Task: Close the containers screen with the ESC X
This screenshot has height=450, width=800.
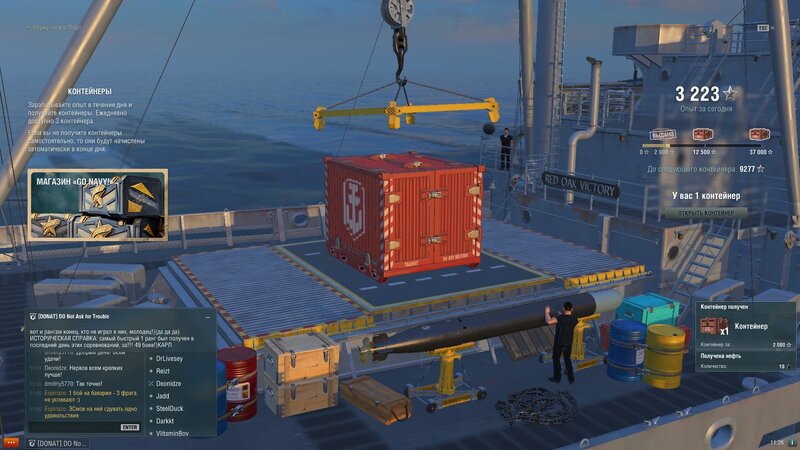Action: click(764, 28)
